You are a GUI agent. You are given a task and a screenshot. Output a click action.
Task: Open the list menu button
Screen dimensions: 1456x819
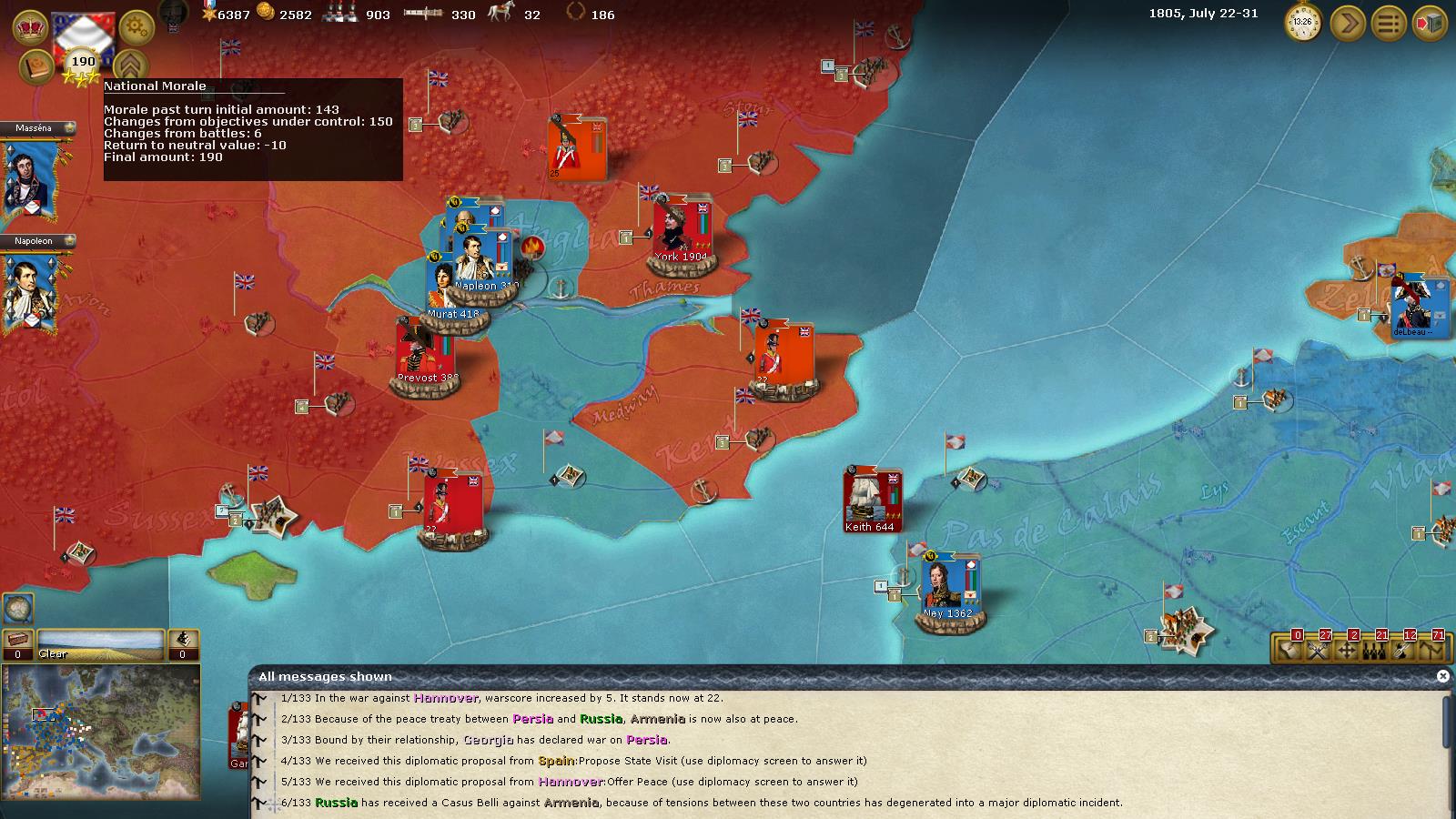(x=1389, y=23)
